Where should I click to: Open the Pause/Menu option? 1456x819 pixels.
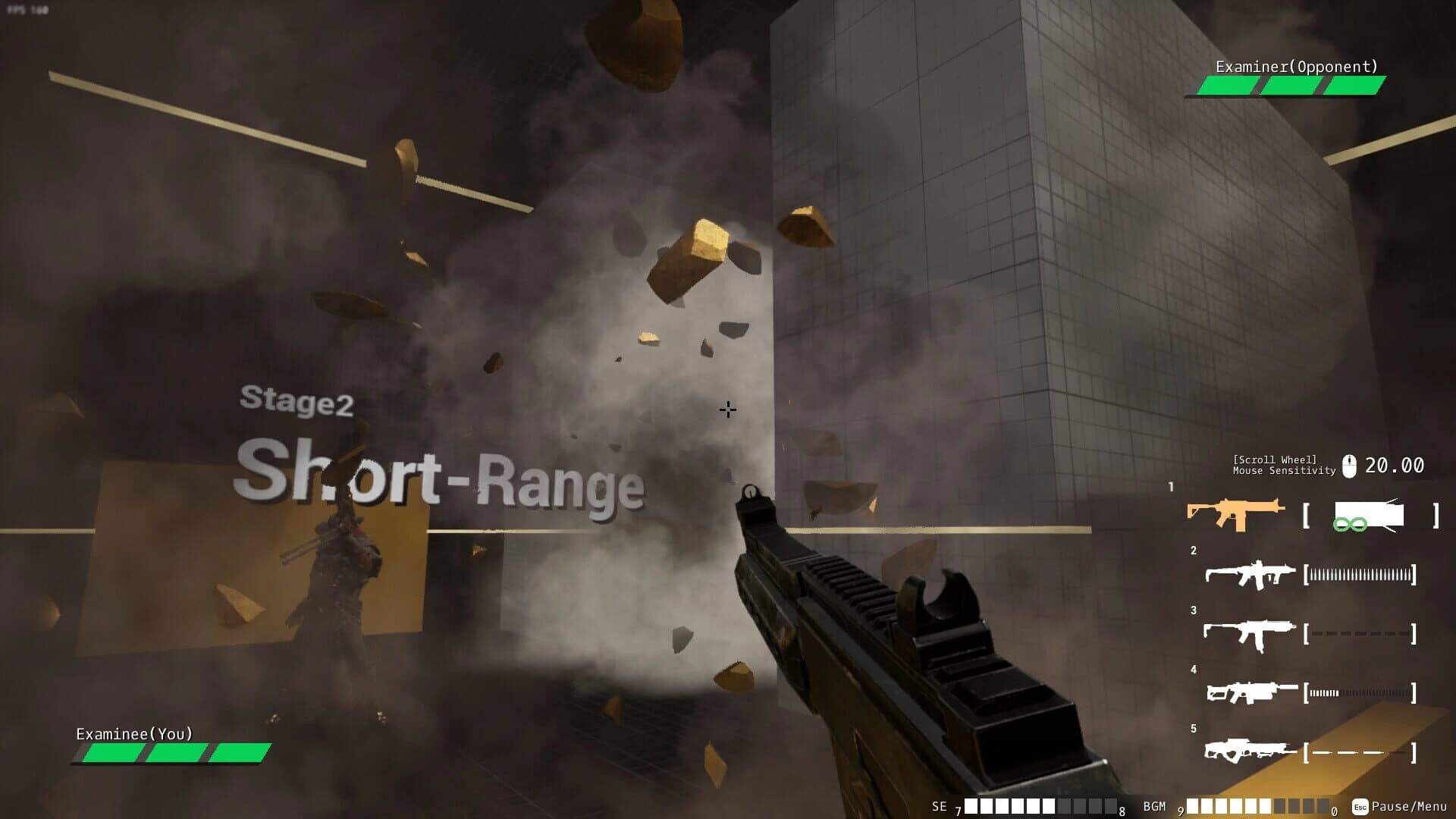pos(1409,808)
